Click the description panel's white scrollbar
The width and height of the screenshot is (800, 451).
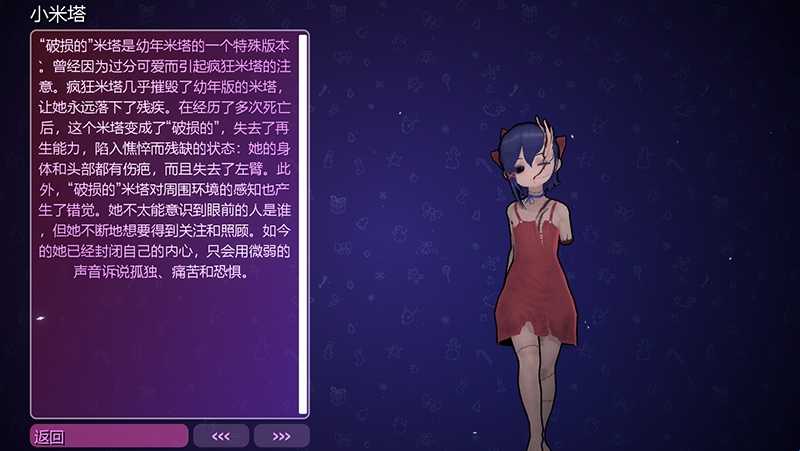(303, 224)
